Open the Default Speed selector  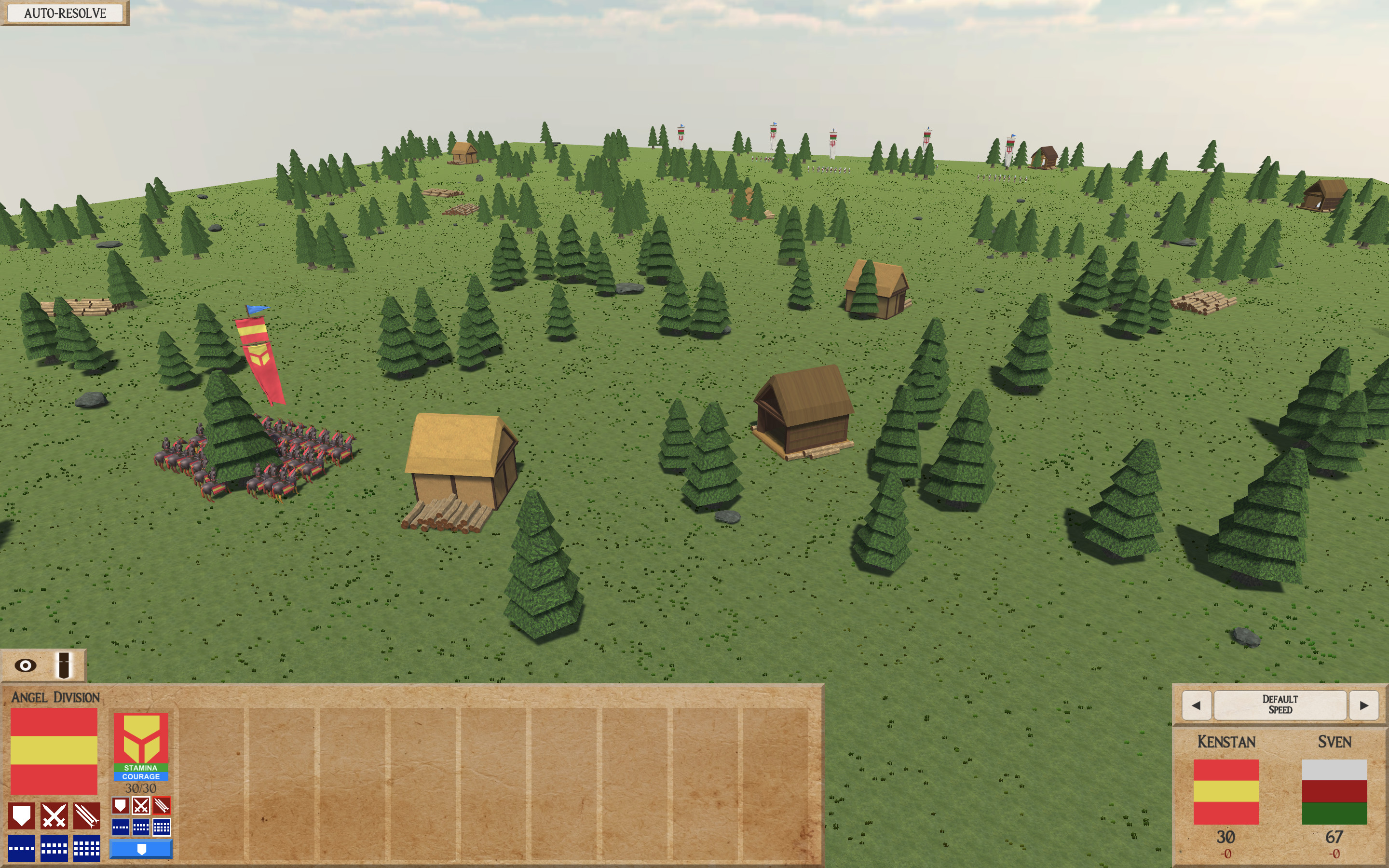pyautogui.click(x=1281, y=704)
